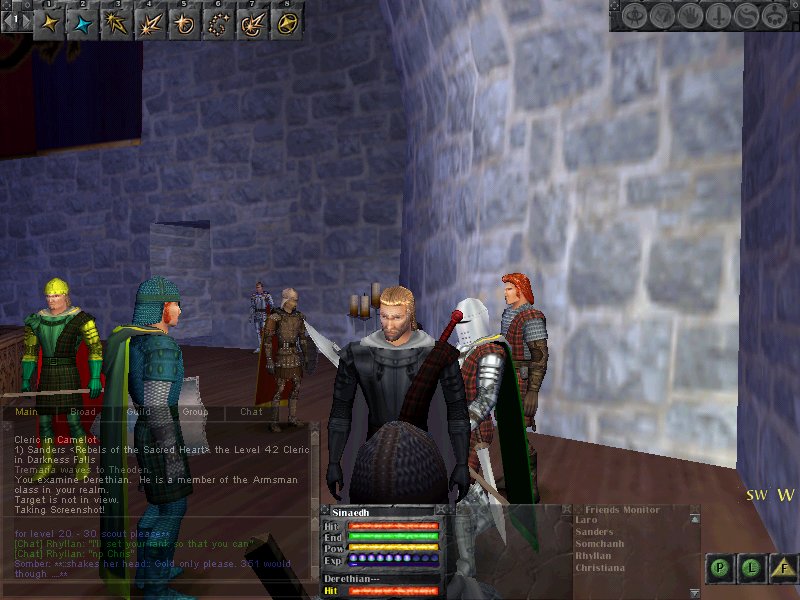Activate the gold star ability in slot 1
Viewport: 800px width, 600px height.
(x=50, y=23)
